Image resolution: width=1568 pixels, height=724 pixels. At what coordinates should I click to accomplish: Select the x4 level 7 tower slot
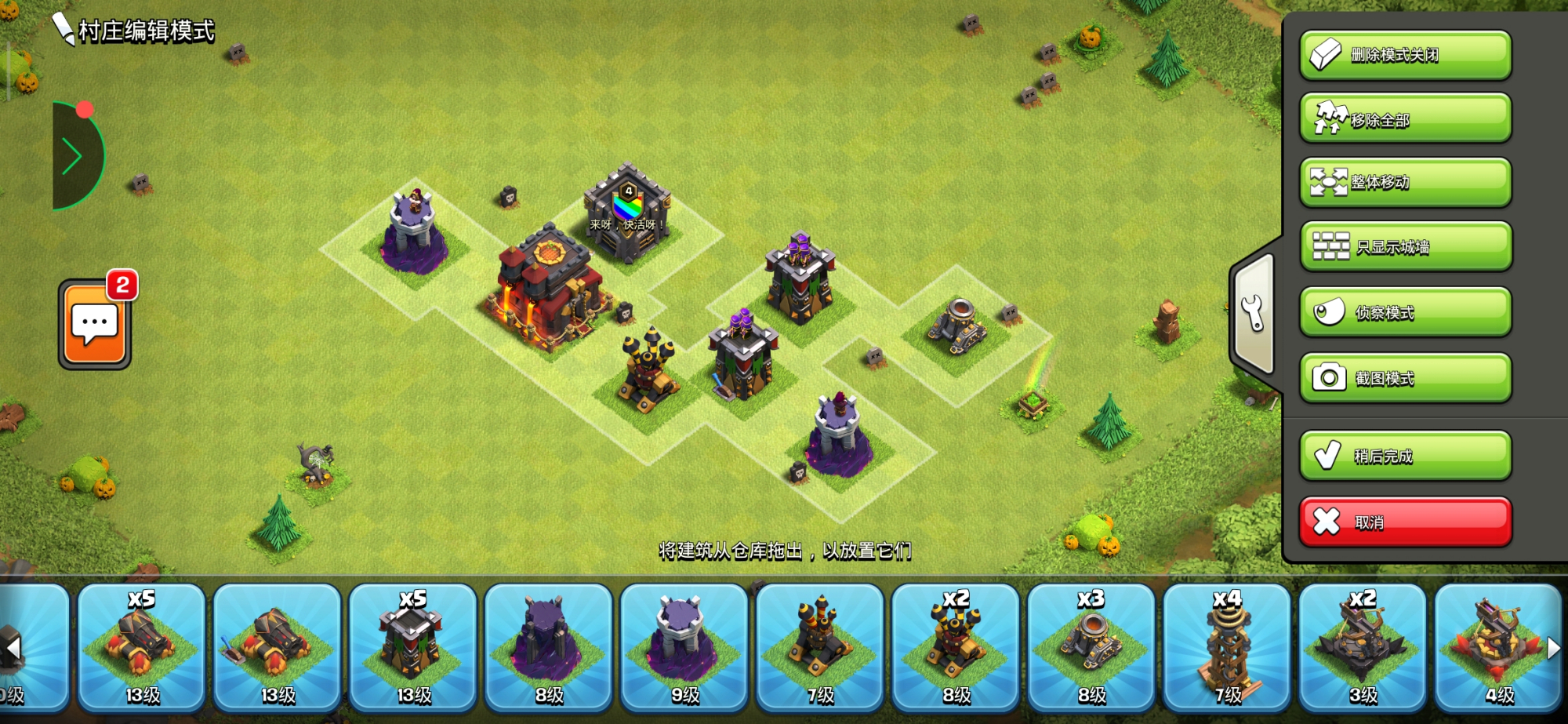1227,647
